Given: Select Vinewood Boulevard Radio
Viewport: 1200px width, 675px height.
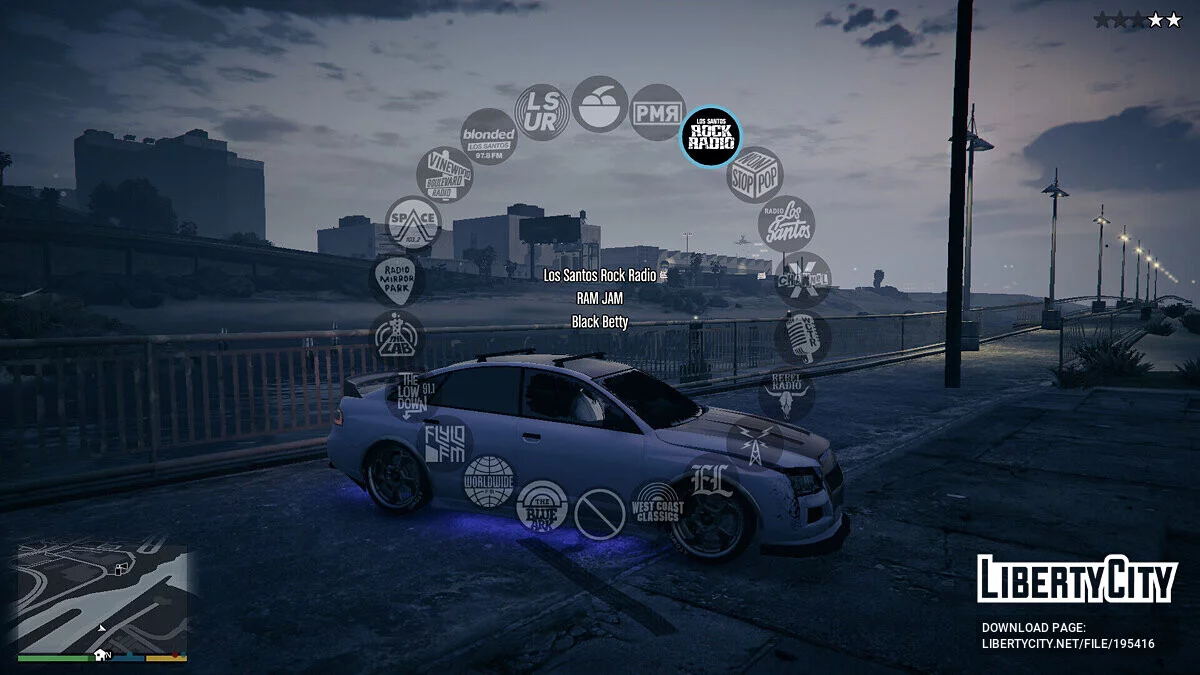Looking at the screenshot, I should (x=445, y=175).
